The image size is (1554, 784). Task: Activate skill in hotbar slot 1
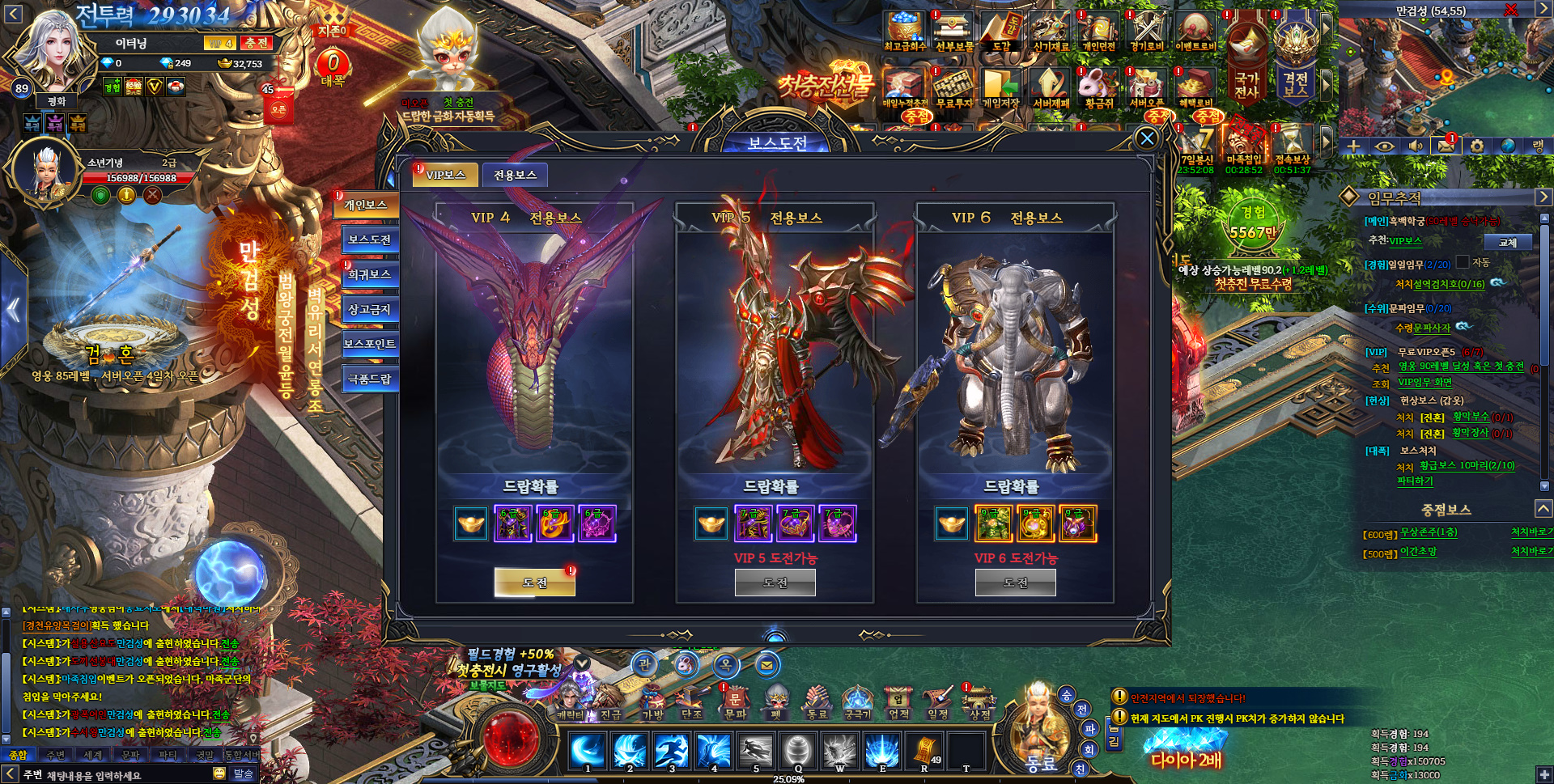(588, 751)
